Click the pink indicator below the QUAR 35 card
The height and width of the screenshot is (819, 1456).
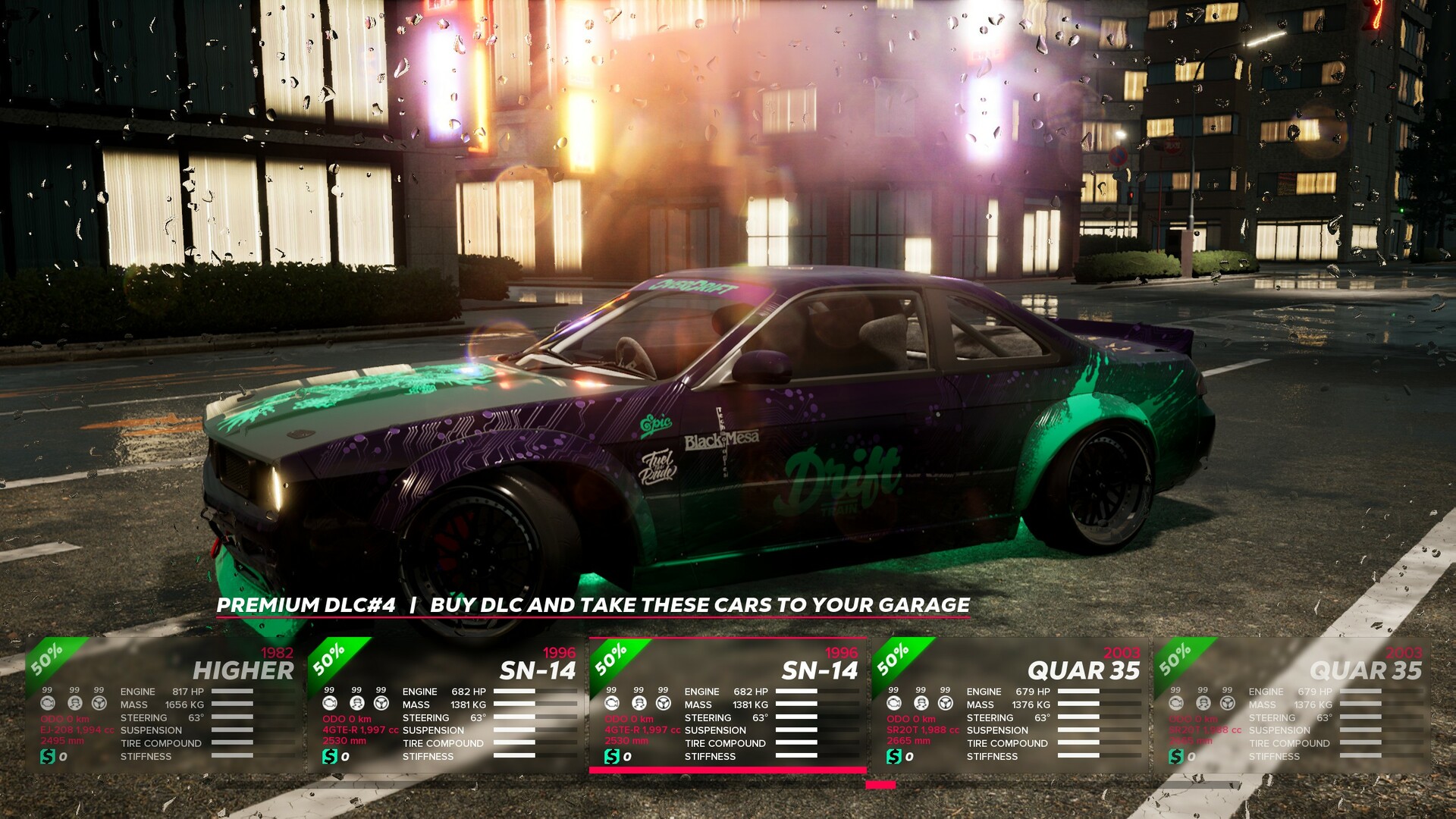(881, 785)
